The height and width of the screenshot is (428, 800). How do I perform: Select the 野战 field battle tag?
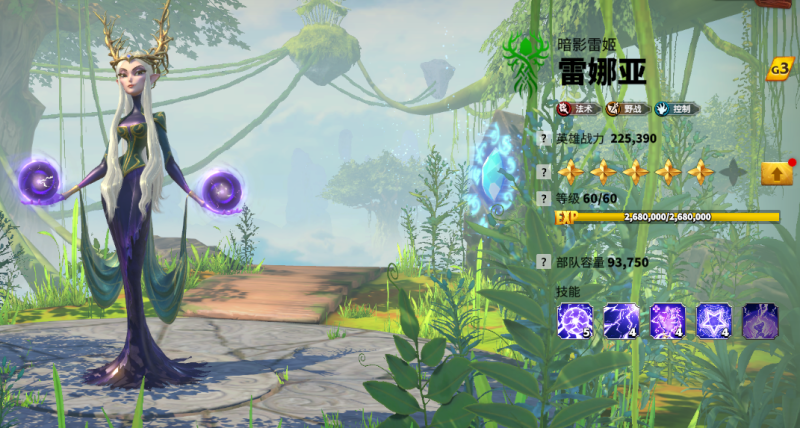click(626, 108)
